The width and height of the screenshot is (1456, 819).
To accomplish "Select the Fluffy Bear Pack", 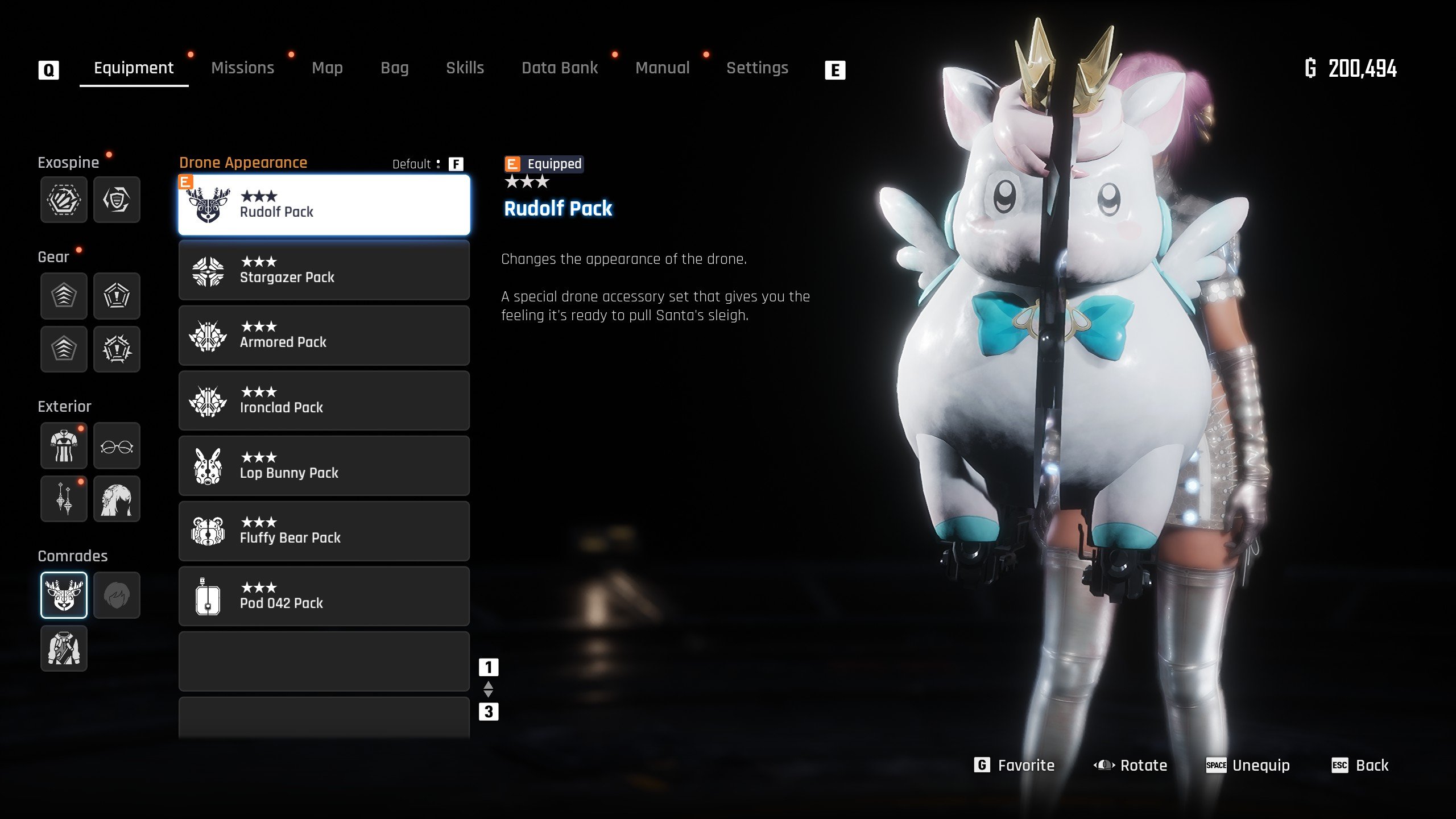I will click(324, 531).
